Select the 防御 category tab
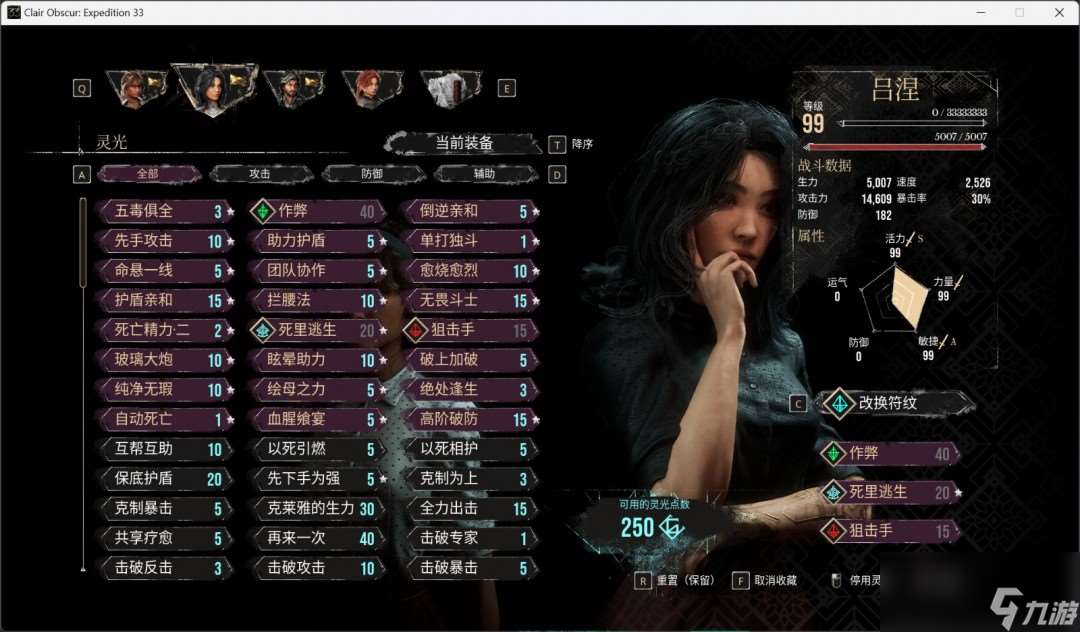1080x632 pixels. click(x=372, y=174)
